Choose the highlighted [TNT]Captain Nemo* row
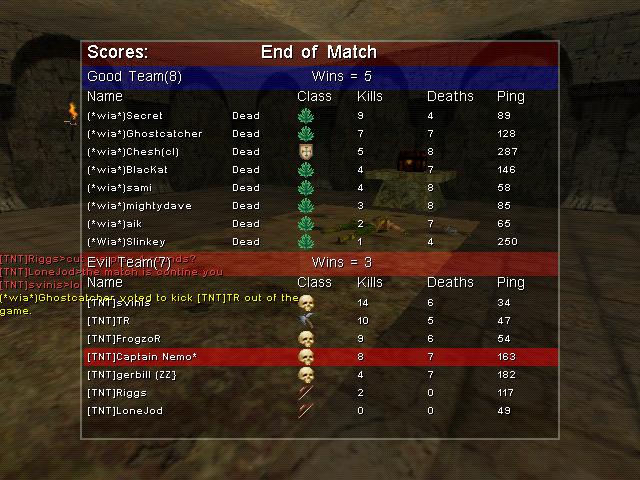 (x=320, y=357)
